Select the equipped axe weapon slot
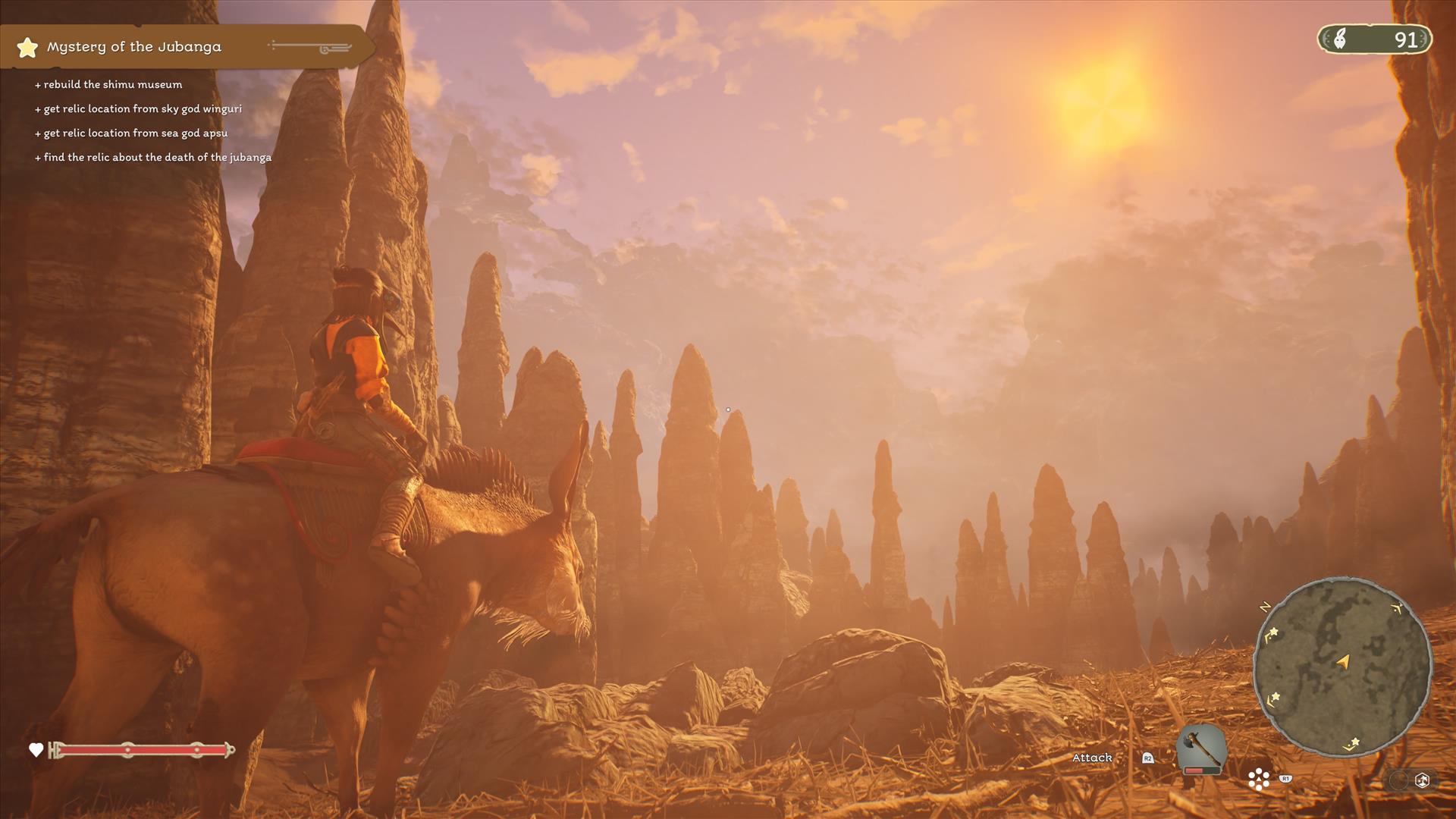 (x=1201, y=748)
